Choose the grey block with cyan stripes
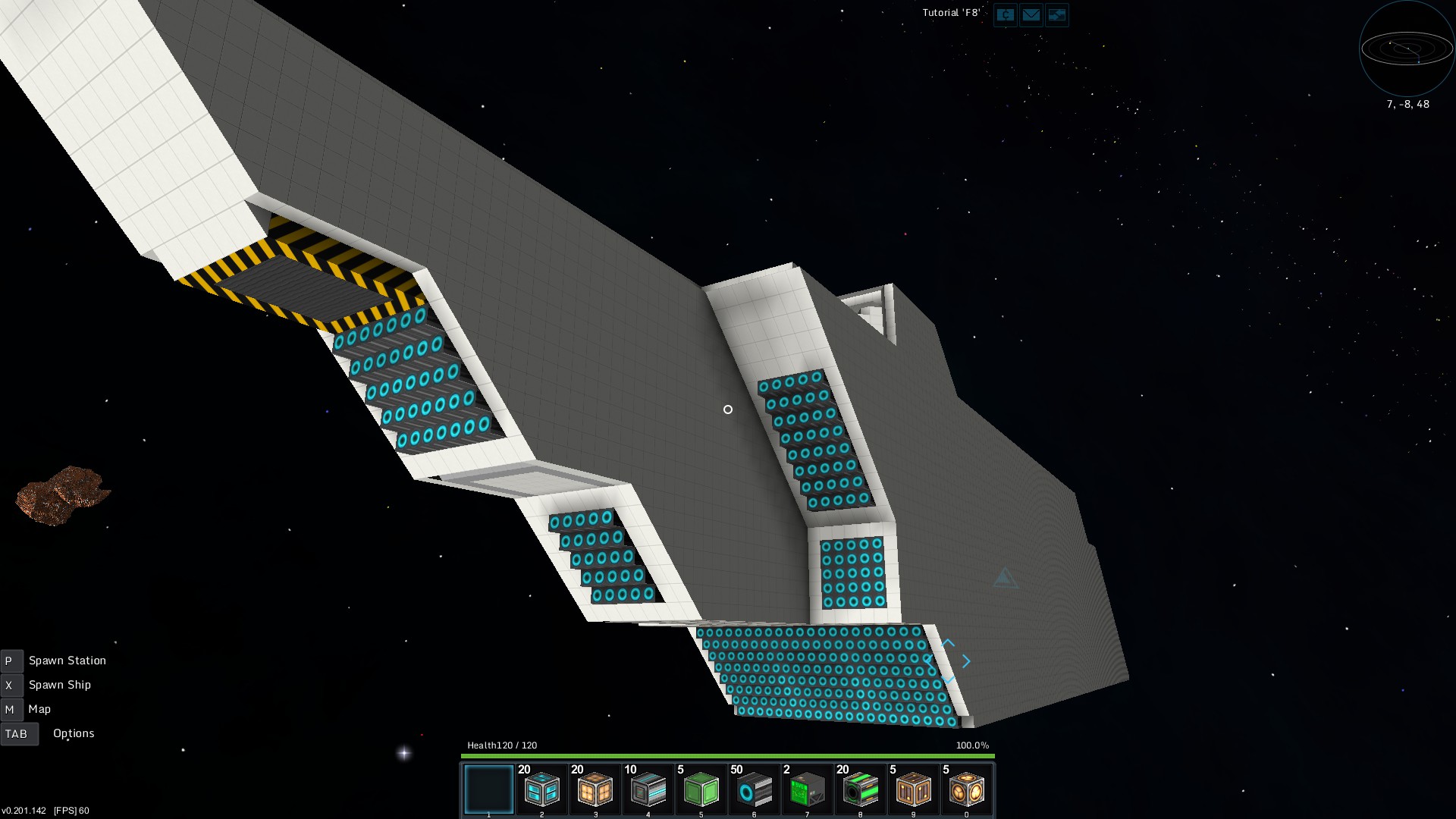Screen dimensions: 1456x819 click(648, 790)
